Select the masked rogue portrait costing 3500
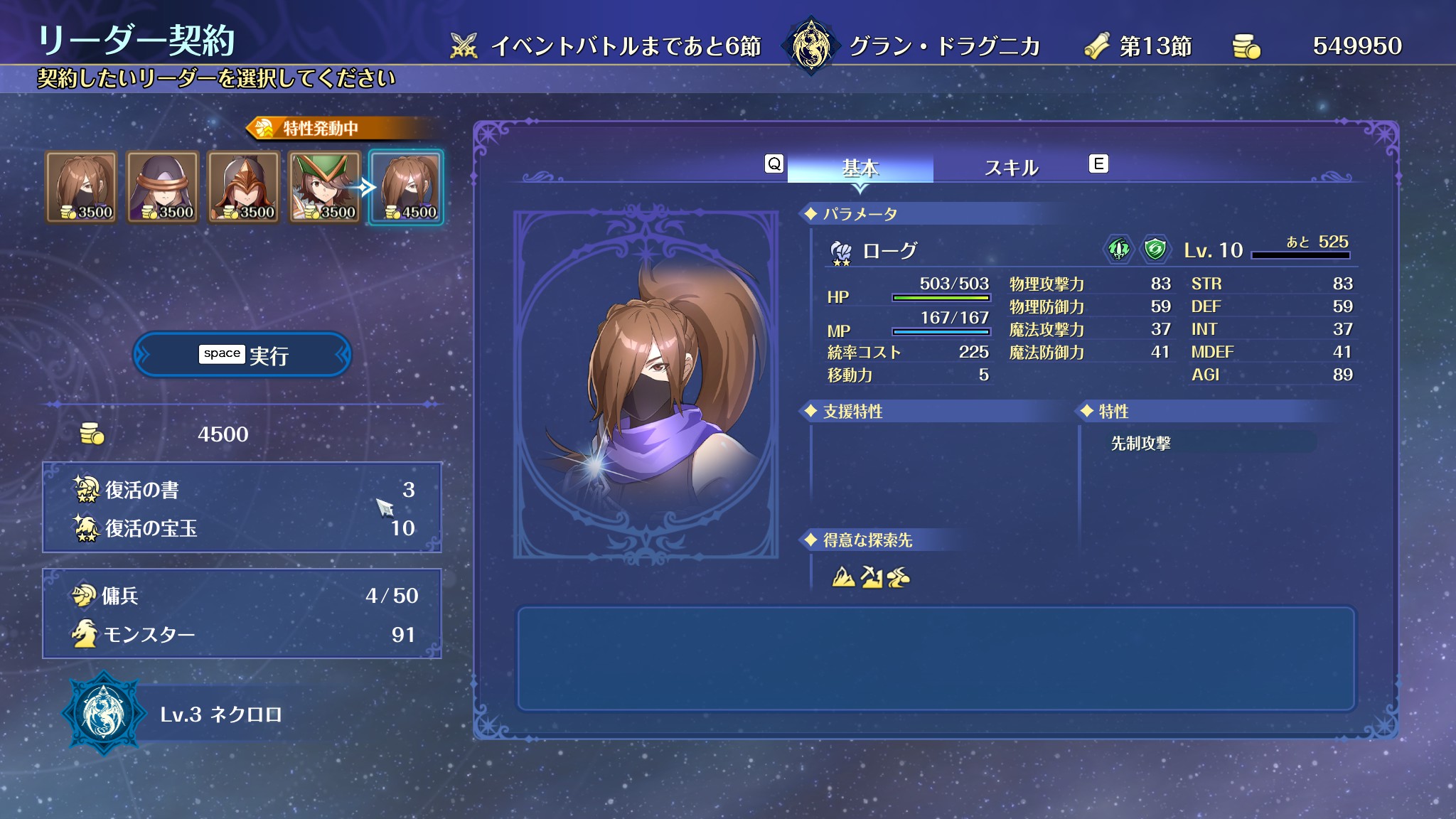This screenshot has width=1456, height=819. 82,187
